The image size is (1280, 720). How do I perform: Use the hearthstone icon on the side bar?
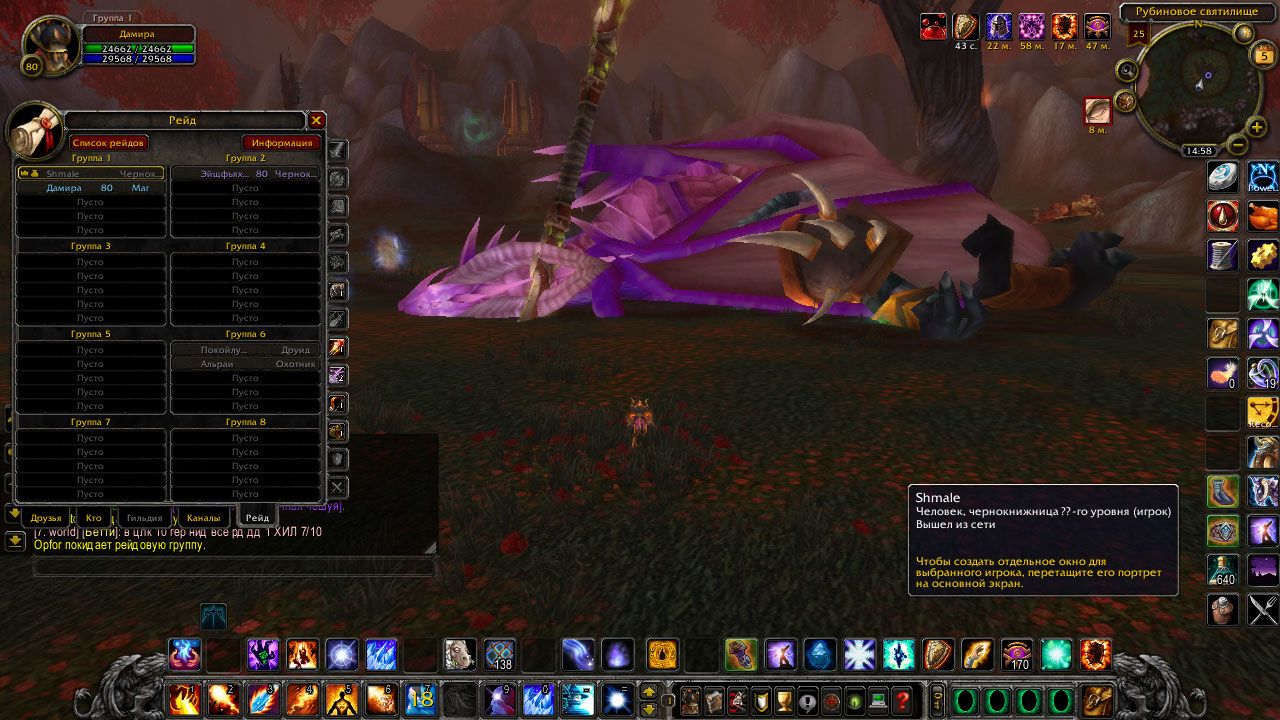(1222, 176)
